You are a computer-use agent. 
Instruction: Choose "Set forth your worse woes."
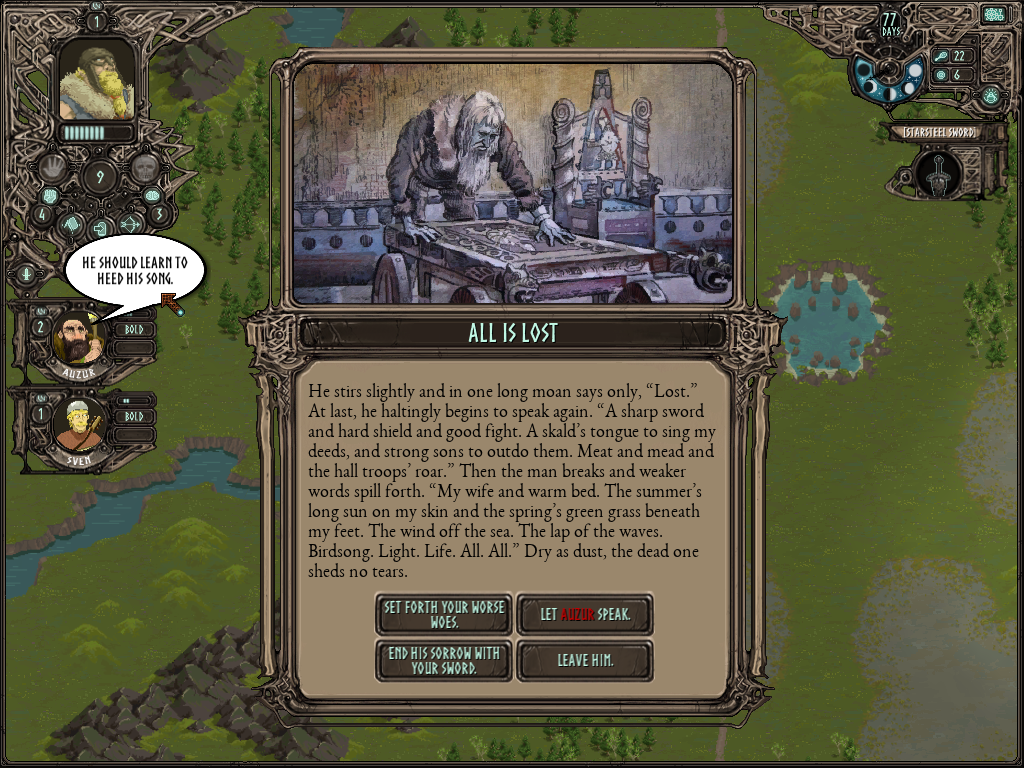tap(443, 614)
